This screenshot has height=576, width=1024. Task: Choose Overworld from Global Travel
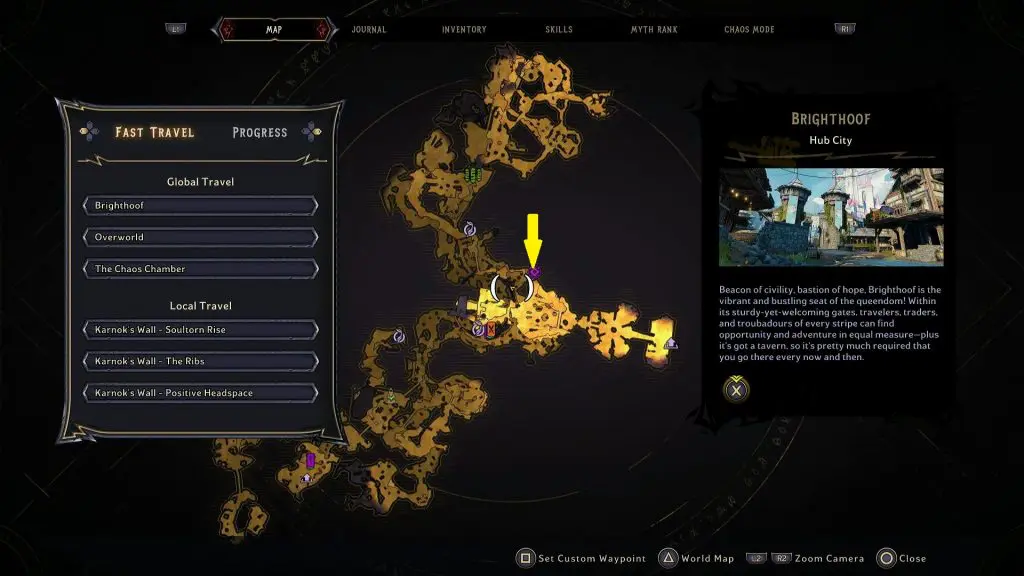(201, 238)
